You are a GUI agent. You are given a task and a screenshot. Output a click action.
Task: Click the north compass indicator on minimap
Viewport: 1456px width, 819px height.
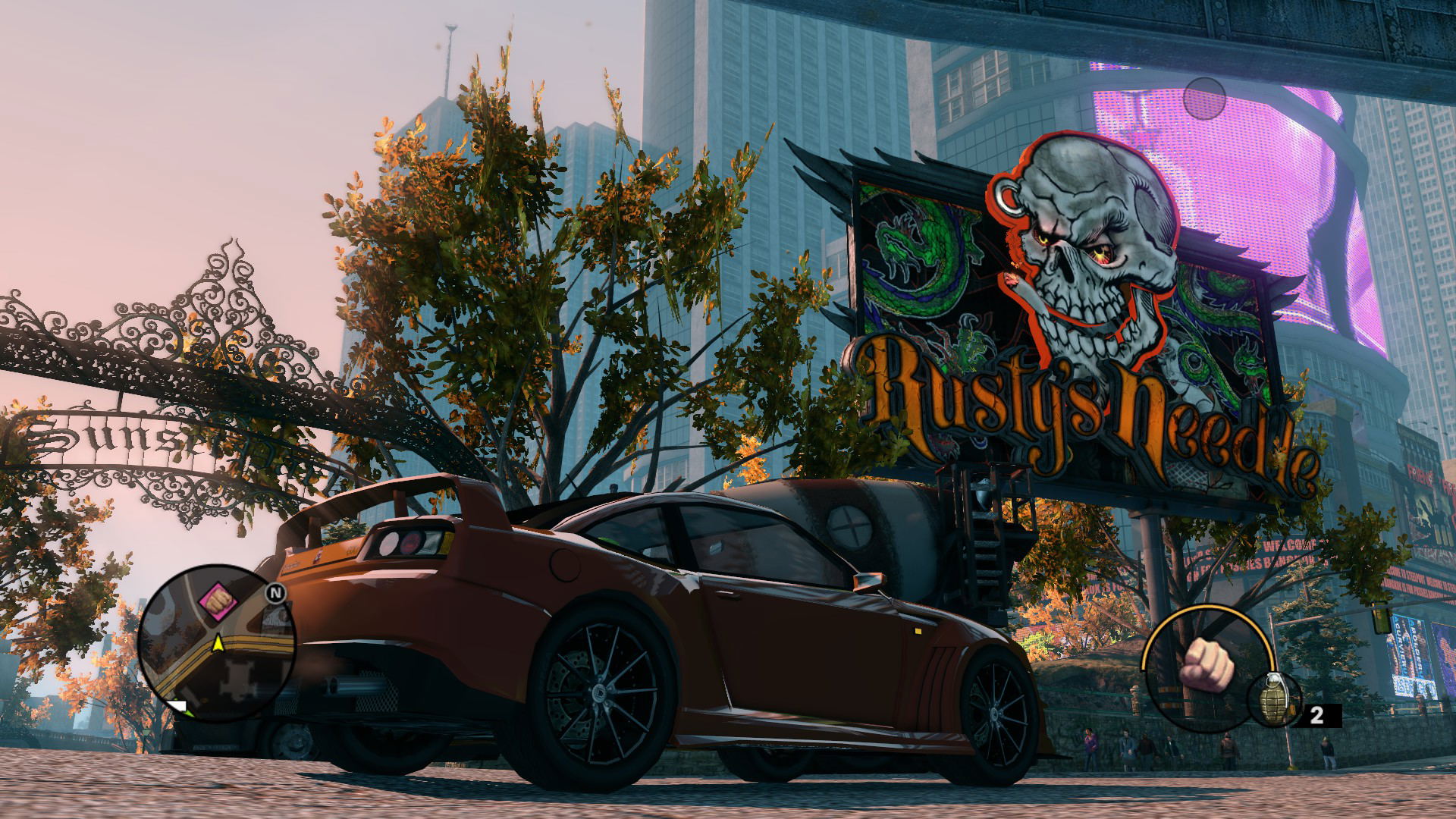(275, 593)
